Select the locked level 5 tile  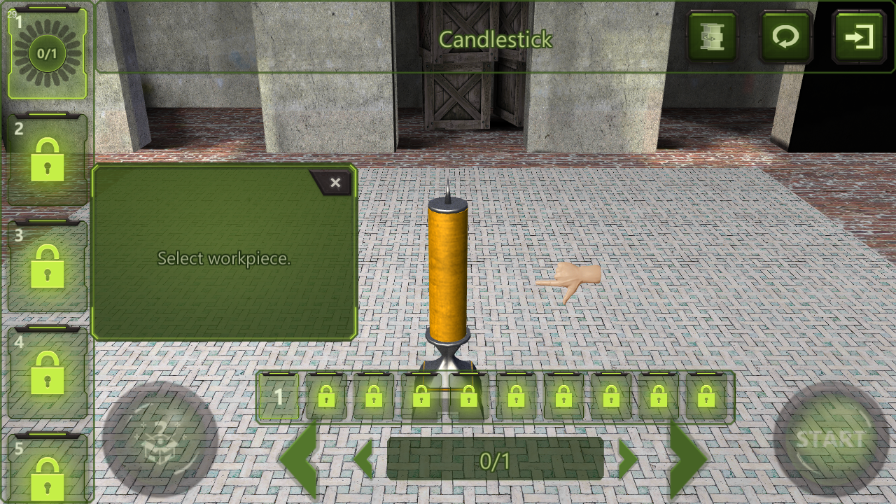pyautogui.click(x=47, y=468)
